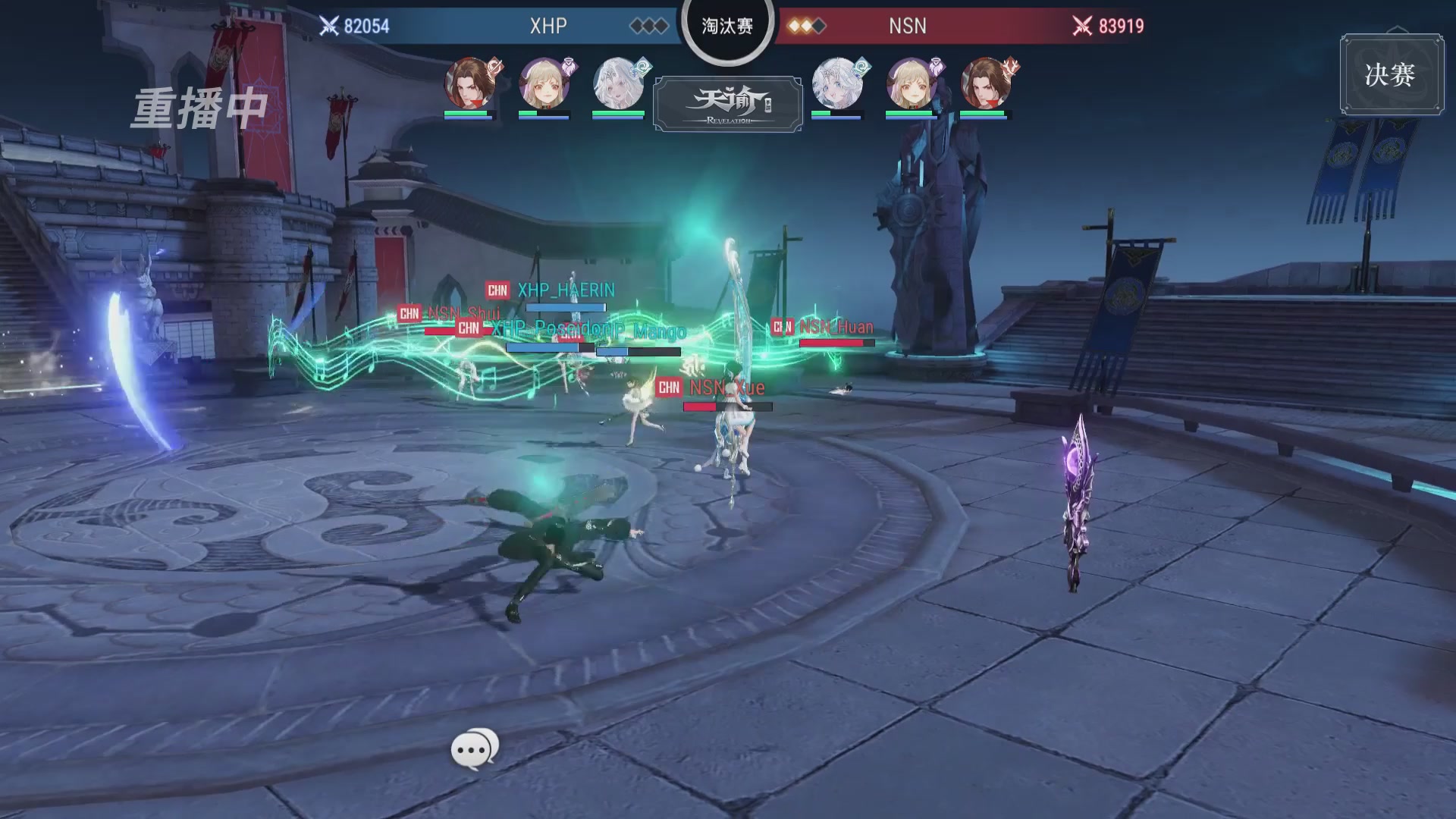View XHP team's white-haired player portrait
1456x819 pixels.
point(618,83)
